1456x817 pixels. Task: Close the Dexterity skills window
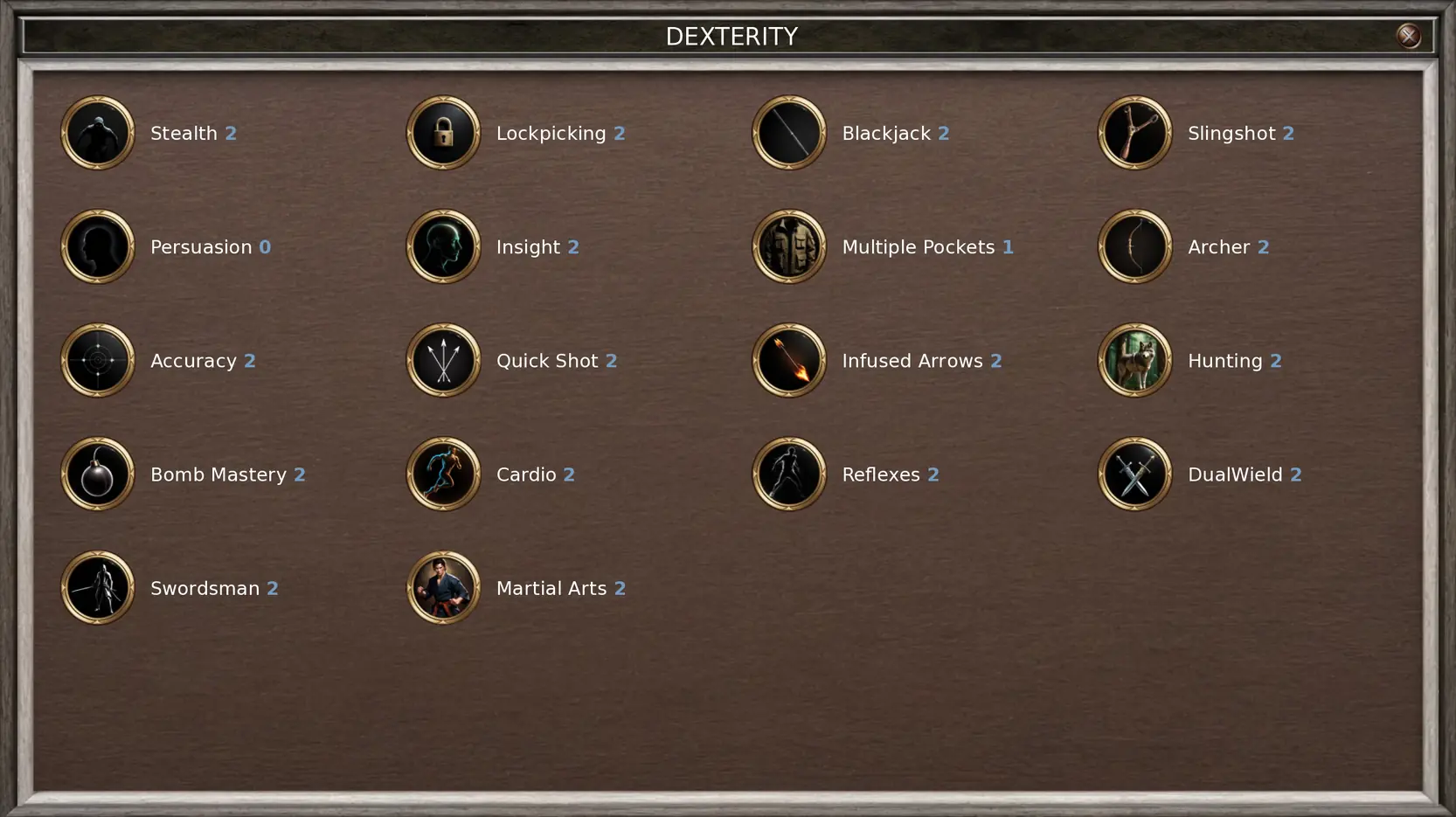[x=1408, y=36]
